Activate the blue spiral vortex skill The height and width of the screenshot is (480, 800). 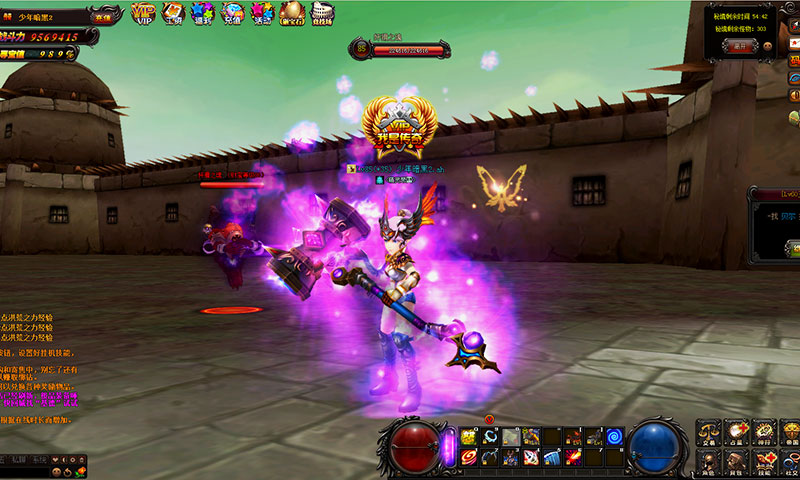(615, 437)
